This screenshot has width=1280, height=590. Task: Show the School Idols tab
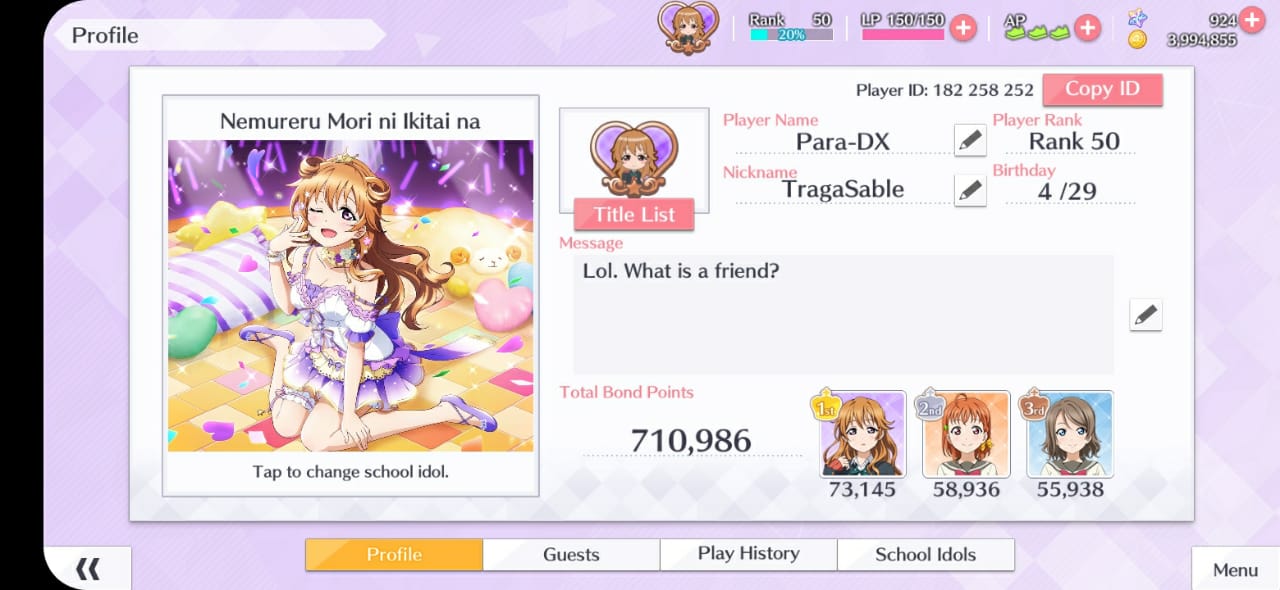click(925, 555)
